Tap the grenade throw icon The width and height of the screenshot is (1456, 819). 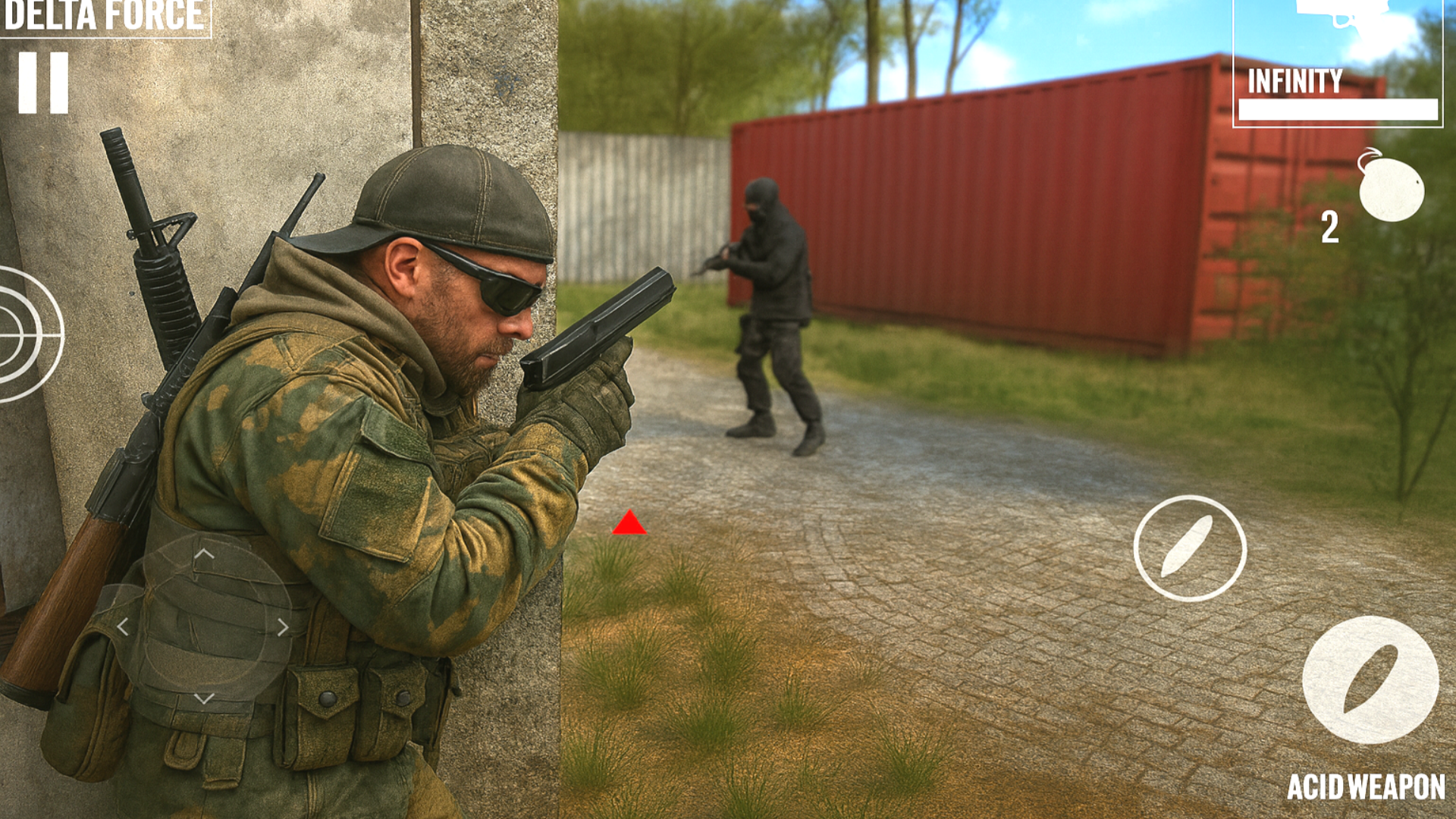[1392, 190]
